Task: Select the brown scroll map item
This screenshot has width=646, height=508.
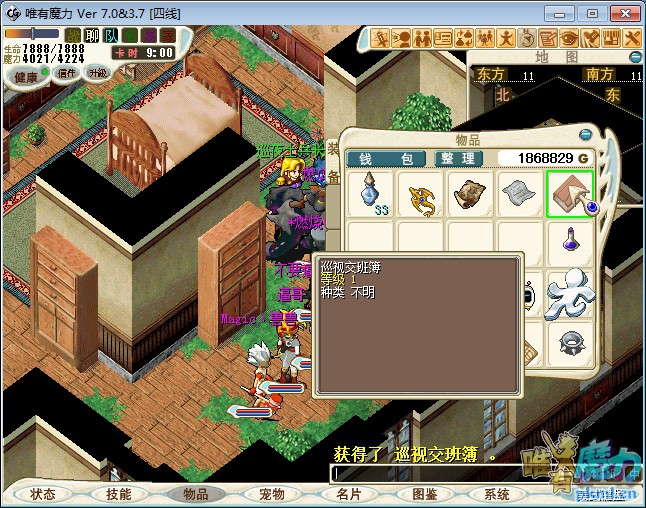Action: coord(471,194)
